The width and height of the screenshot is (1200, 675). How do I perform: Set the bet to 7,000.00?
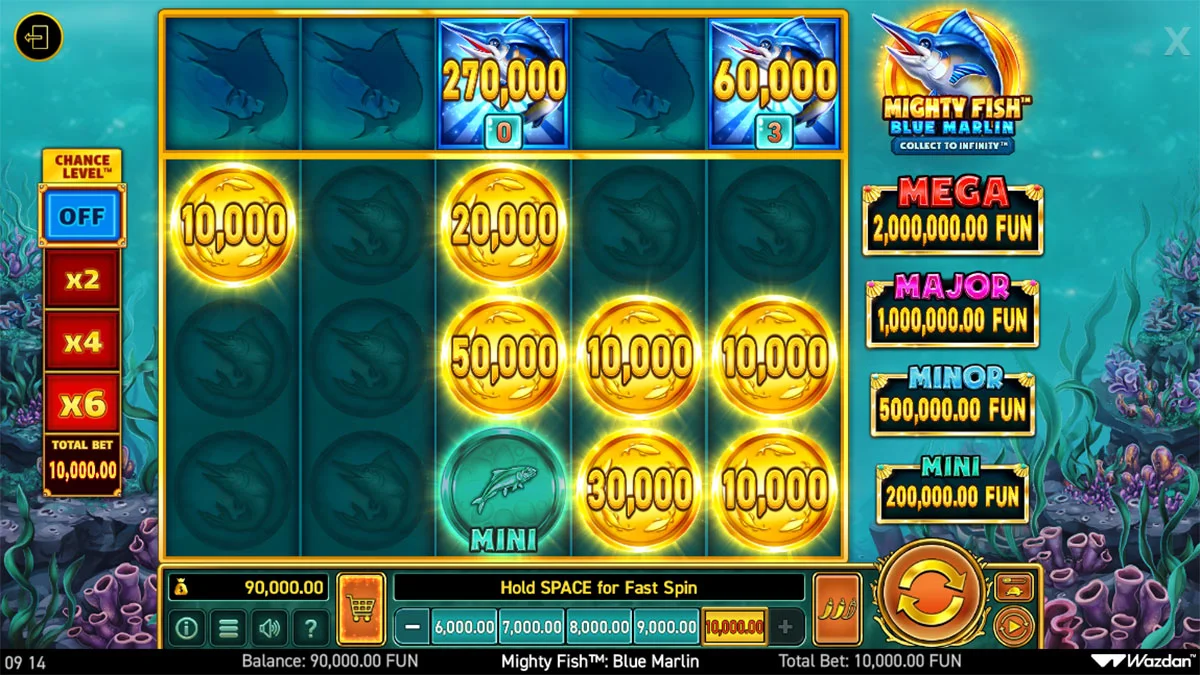coord(531,628)
